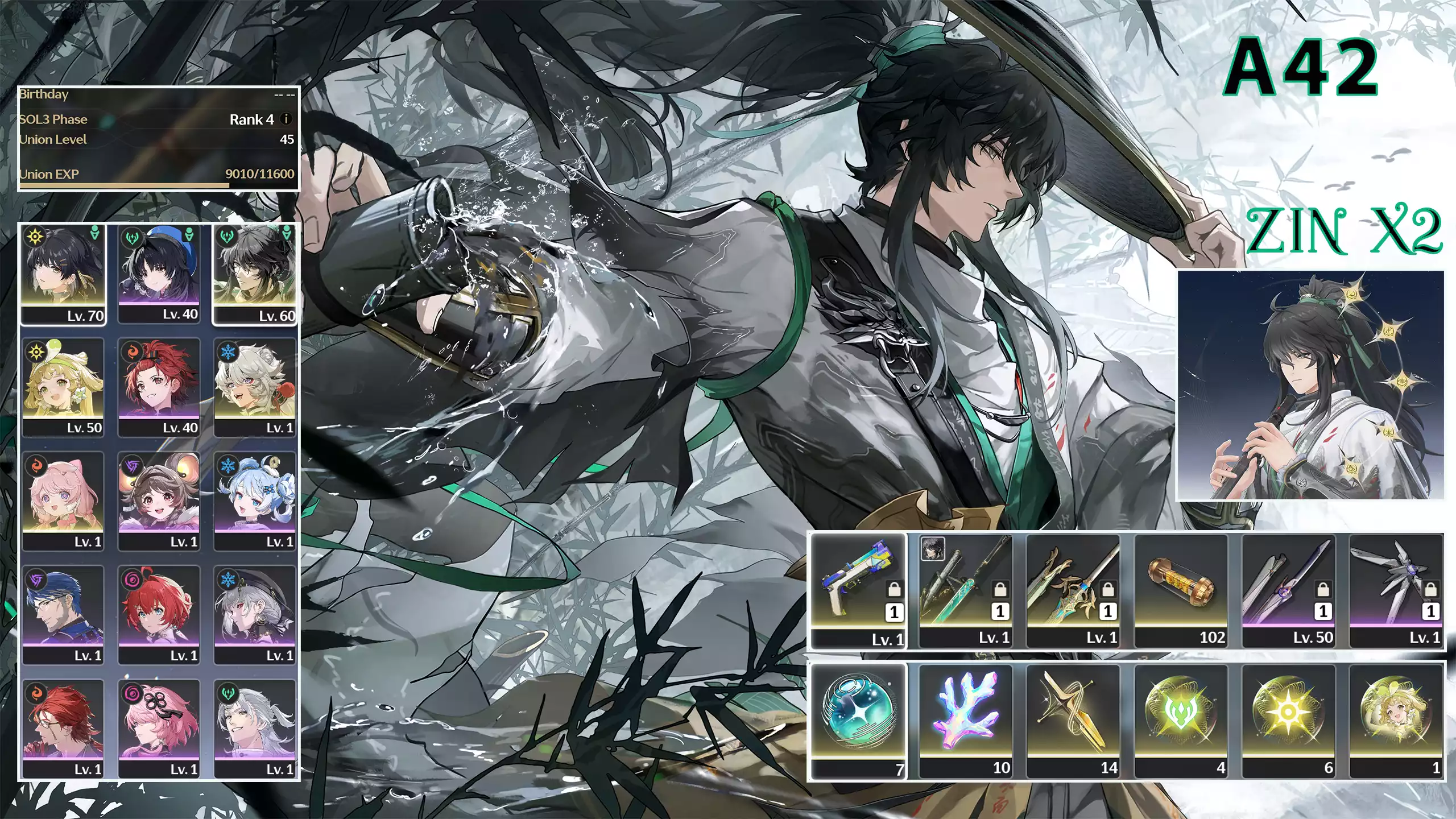Image resolution: width=1456 pixels, height=819 pixels.
Task: Pick the rainbow coral item slot
Action: 965,720
